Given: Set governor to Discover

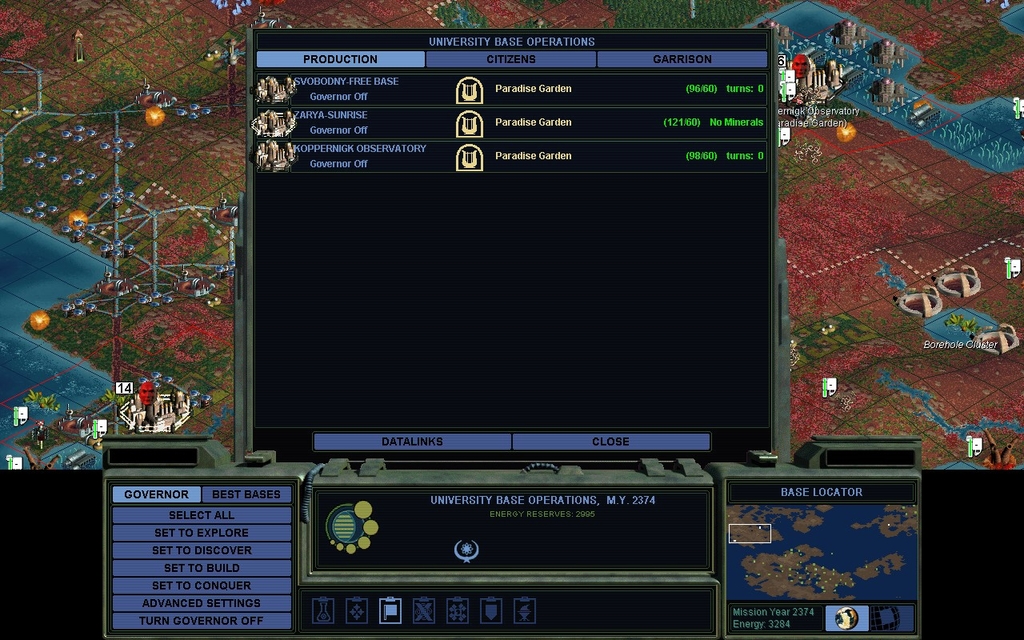Looking at the screenshot, I should [201, 550].
